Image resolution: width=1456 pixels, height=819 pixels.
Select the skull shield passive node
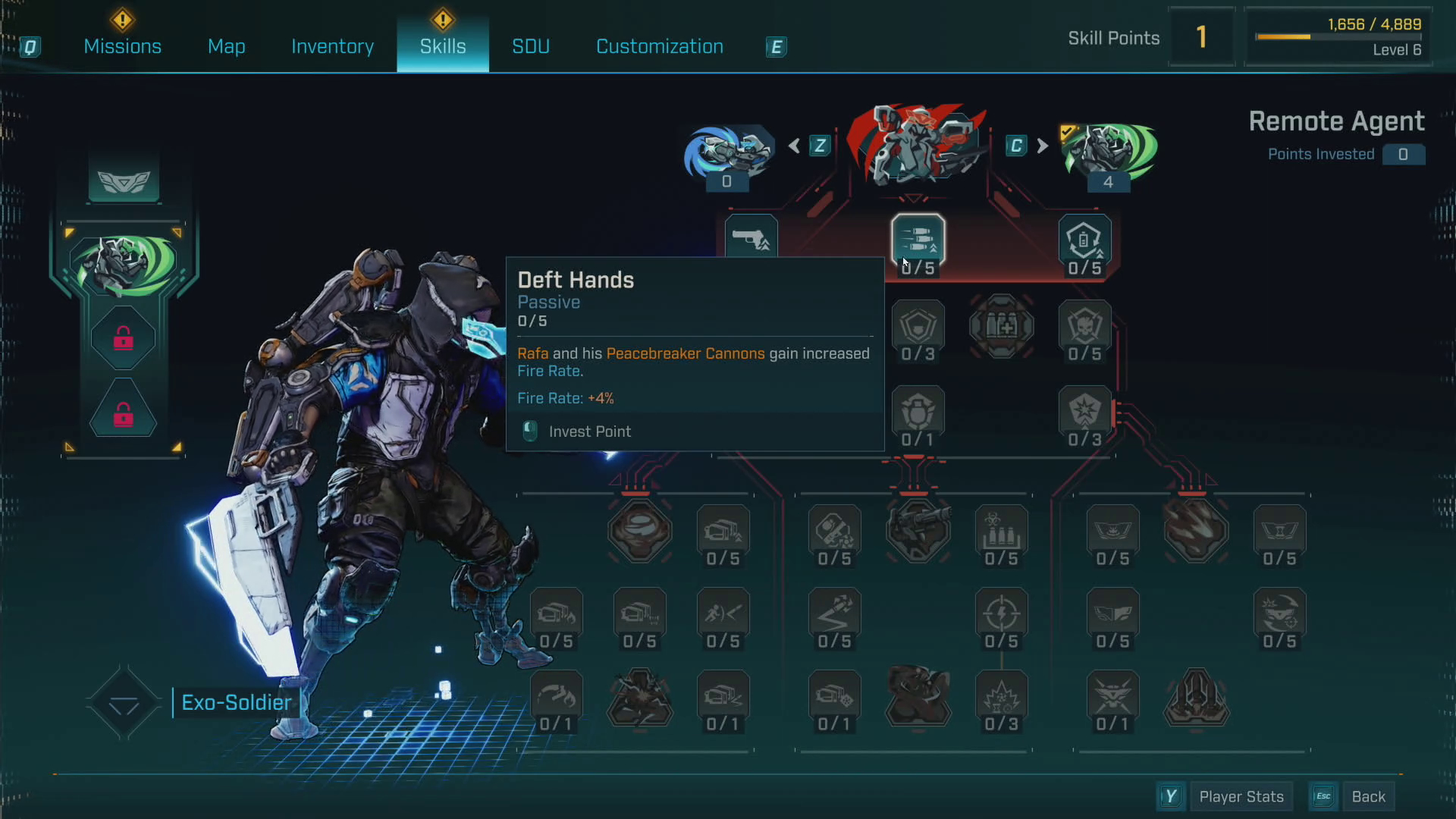(1084, 328)
